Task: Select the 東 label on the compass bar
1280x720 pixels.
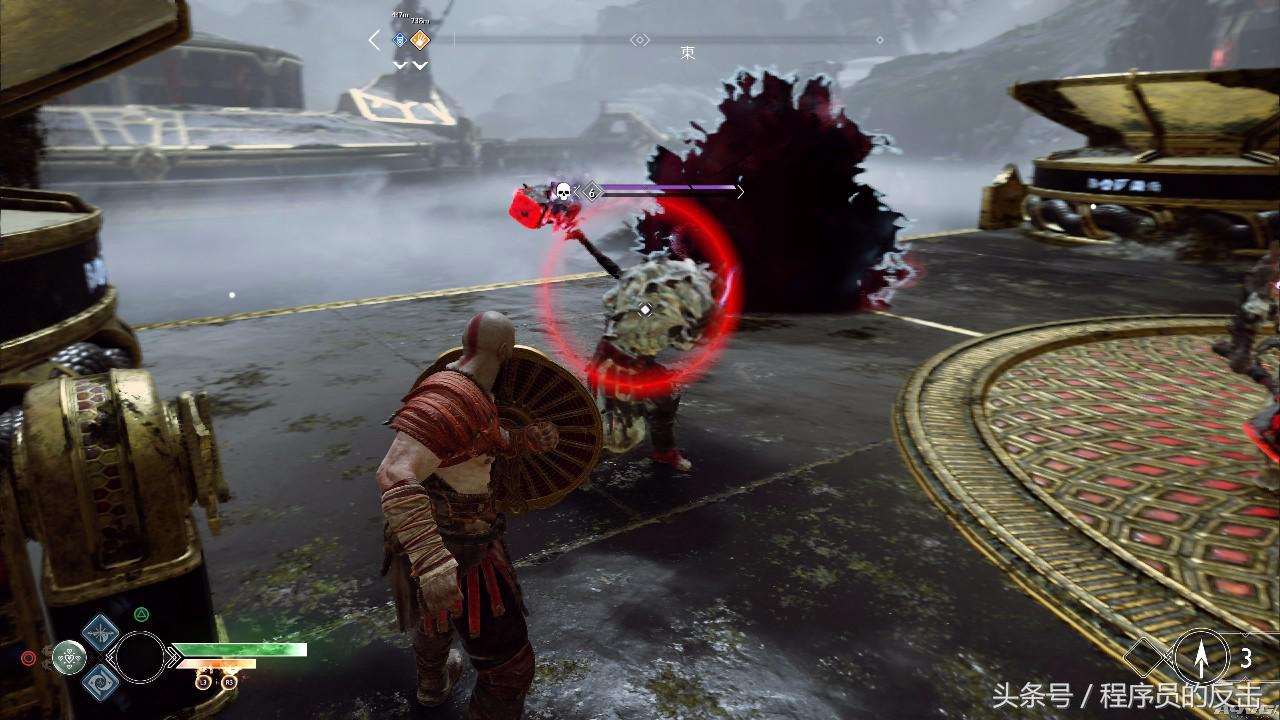Action: pos(688,52)
